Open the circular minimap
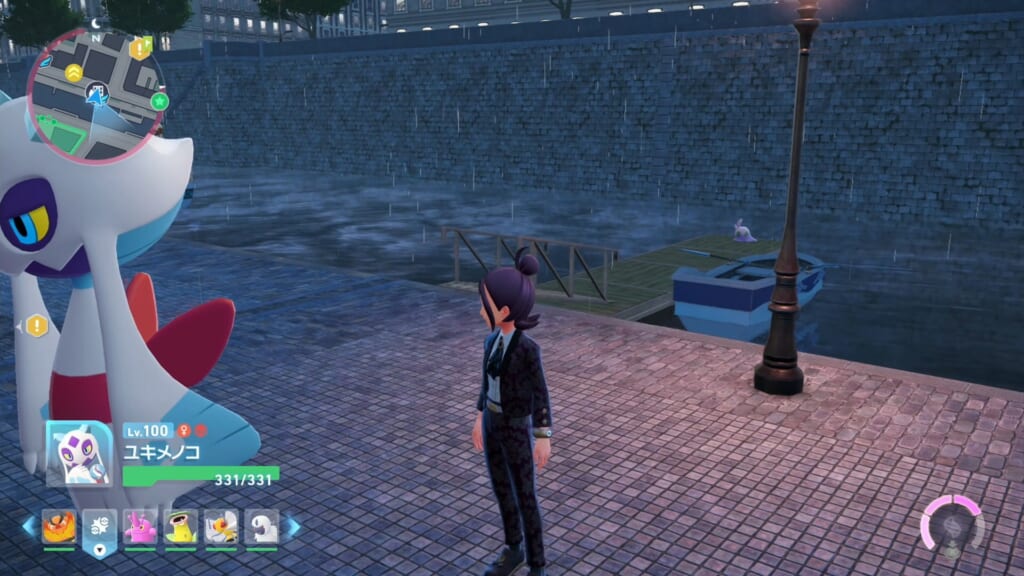 pyautogui.click(x=97, y=95)
